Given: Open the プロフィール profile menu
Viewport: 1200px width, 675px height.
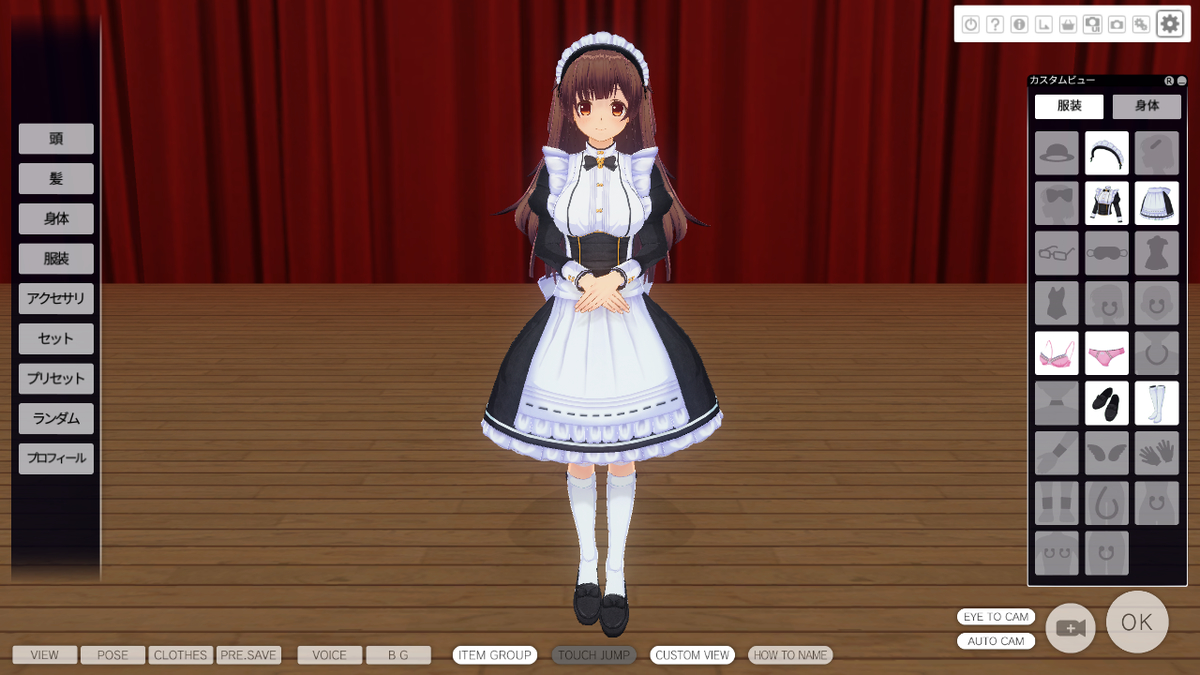Looking at the screenshot, I should (x=56, y=459).
